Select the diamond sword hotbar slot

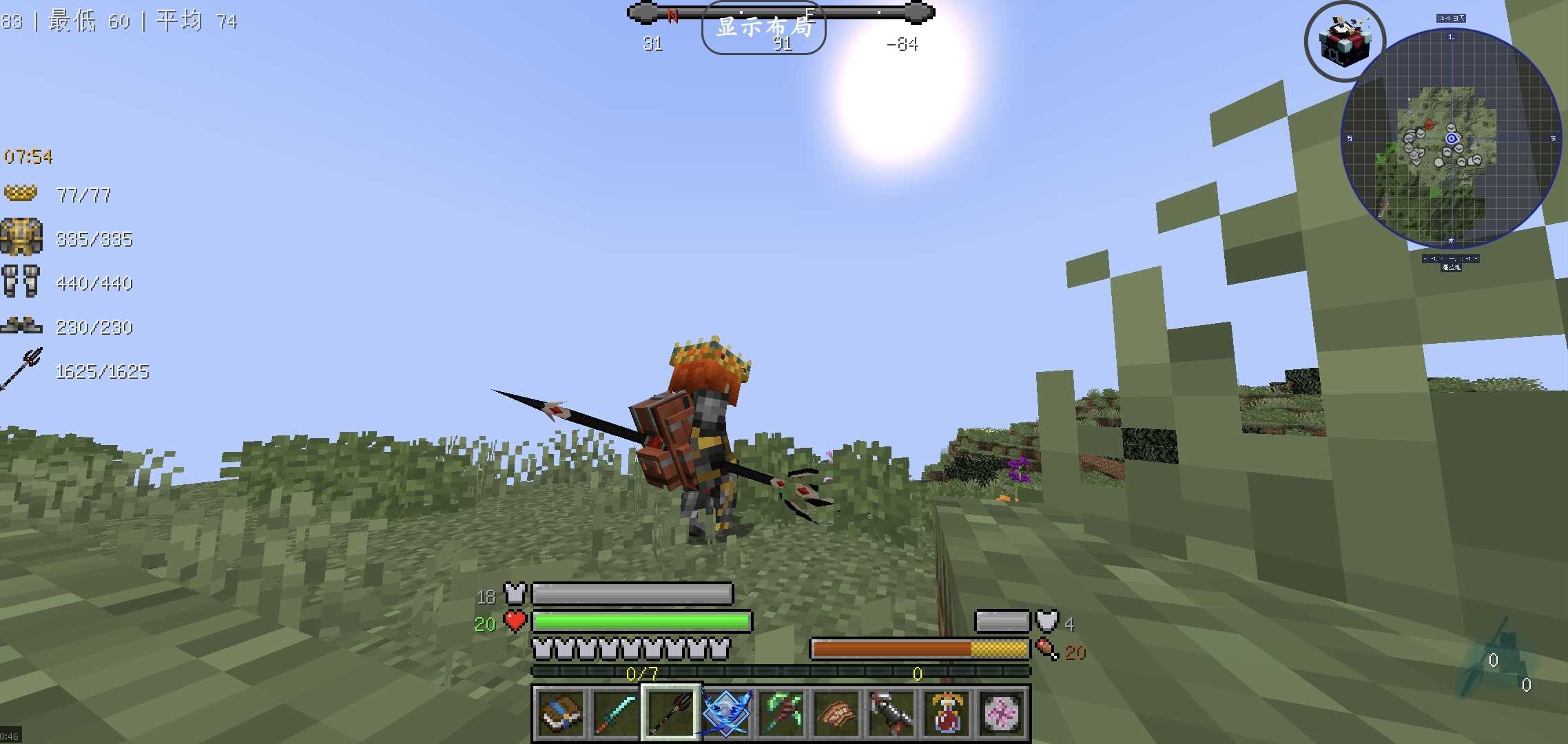615,713
